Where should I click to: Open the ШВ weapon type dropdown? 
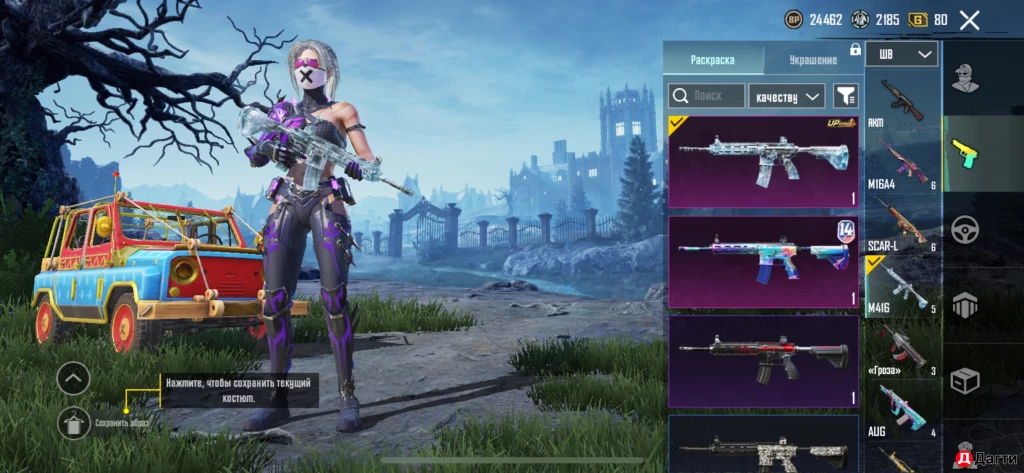(903, 54)
